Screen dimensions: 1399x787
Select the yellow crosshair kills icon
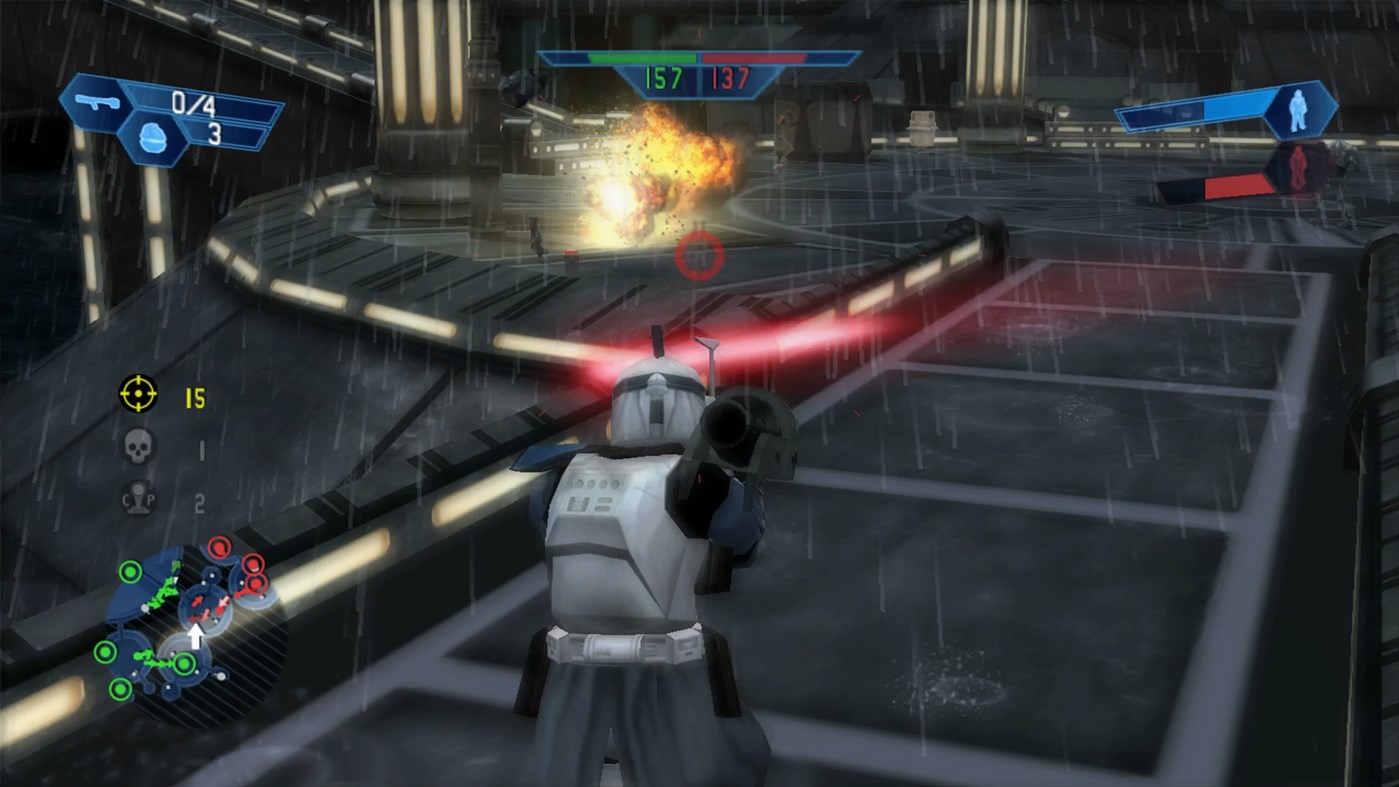click(138, 394)
